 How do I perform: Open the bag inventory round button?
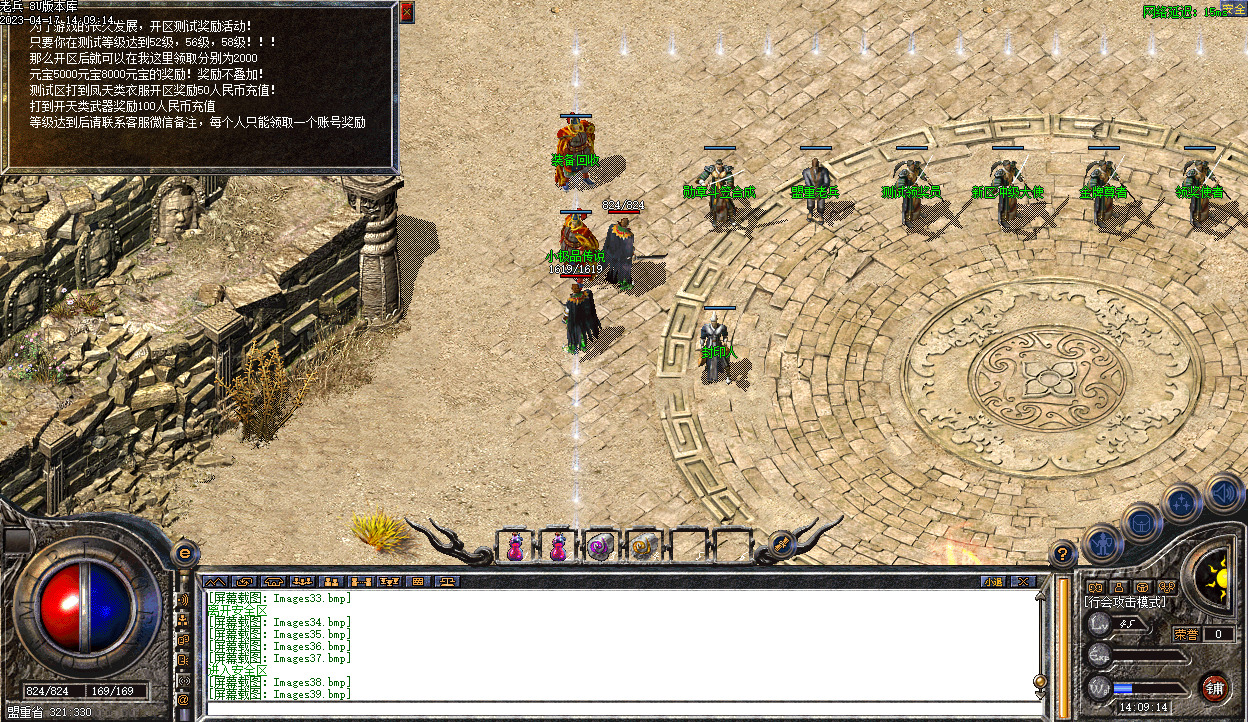(x=1141, y=522)
